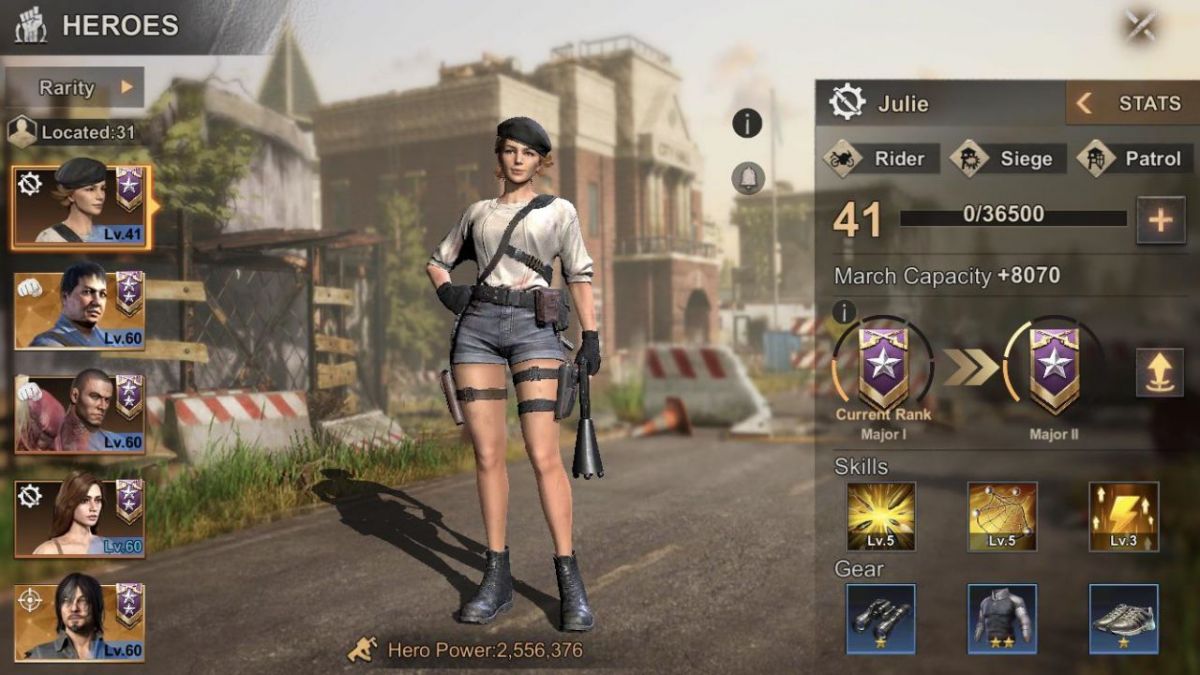Pick the long-haired brunette woman hero portrait
The height and width of the screenshot is (675, 1200).
pyautogui.click(x=80, y=518)
